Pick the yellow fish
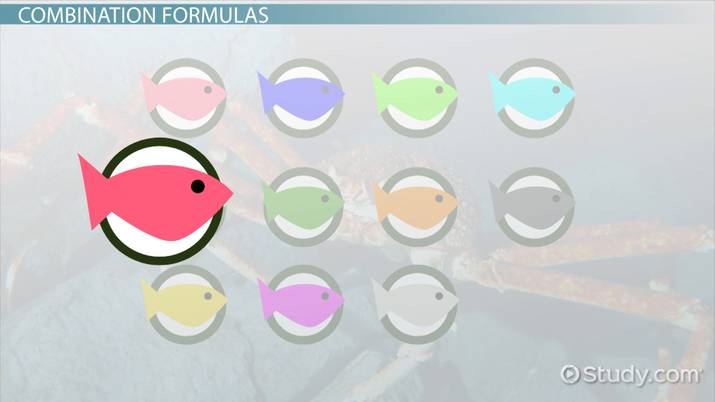The height and width of the screenshot is (402, 715). (183, 299)
